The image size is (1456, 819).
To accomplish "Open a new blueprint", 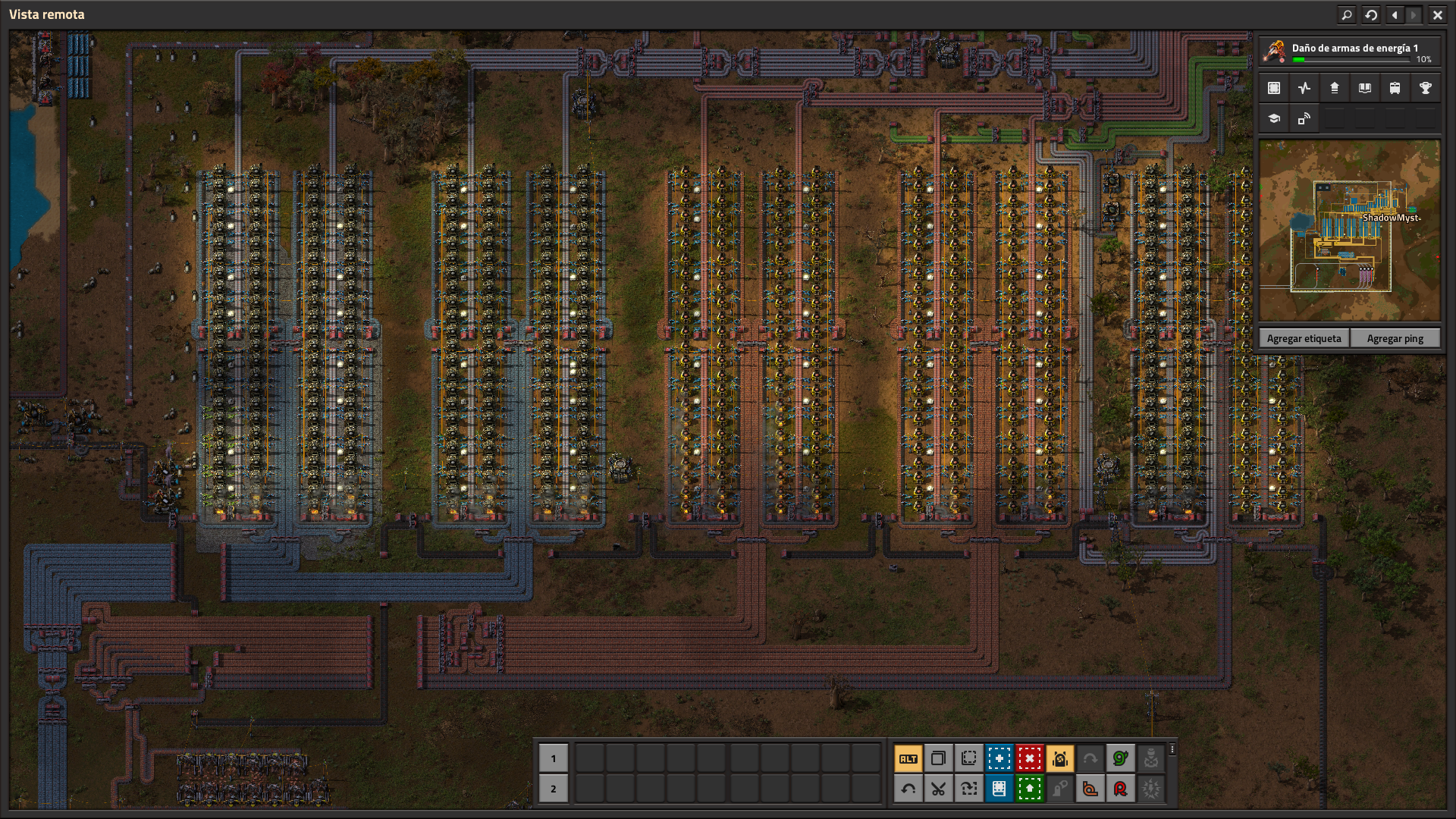I will (x=999, y=758).
